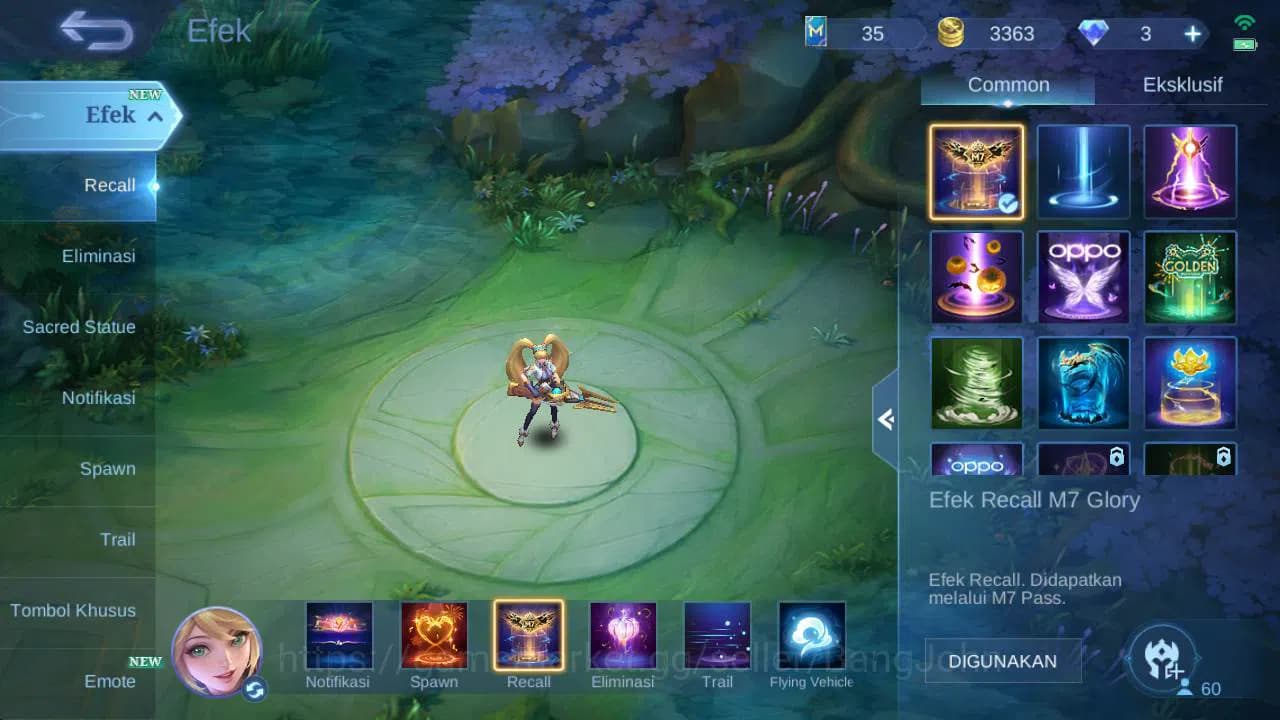
Task: Select the Trail effect icon
Action: click(x=716, y=634)
